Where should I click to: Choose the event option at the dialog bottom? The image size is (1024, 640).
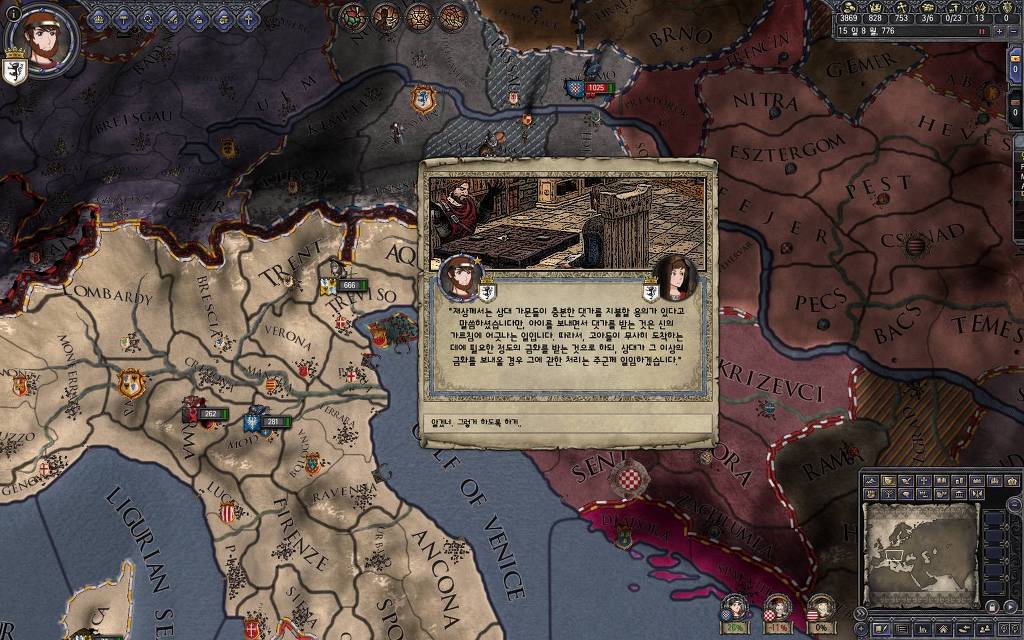[x=567, y=423]
